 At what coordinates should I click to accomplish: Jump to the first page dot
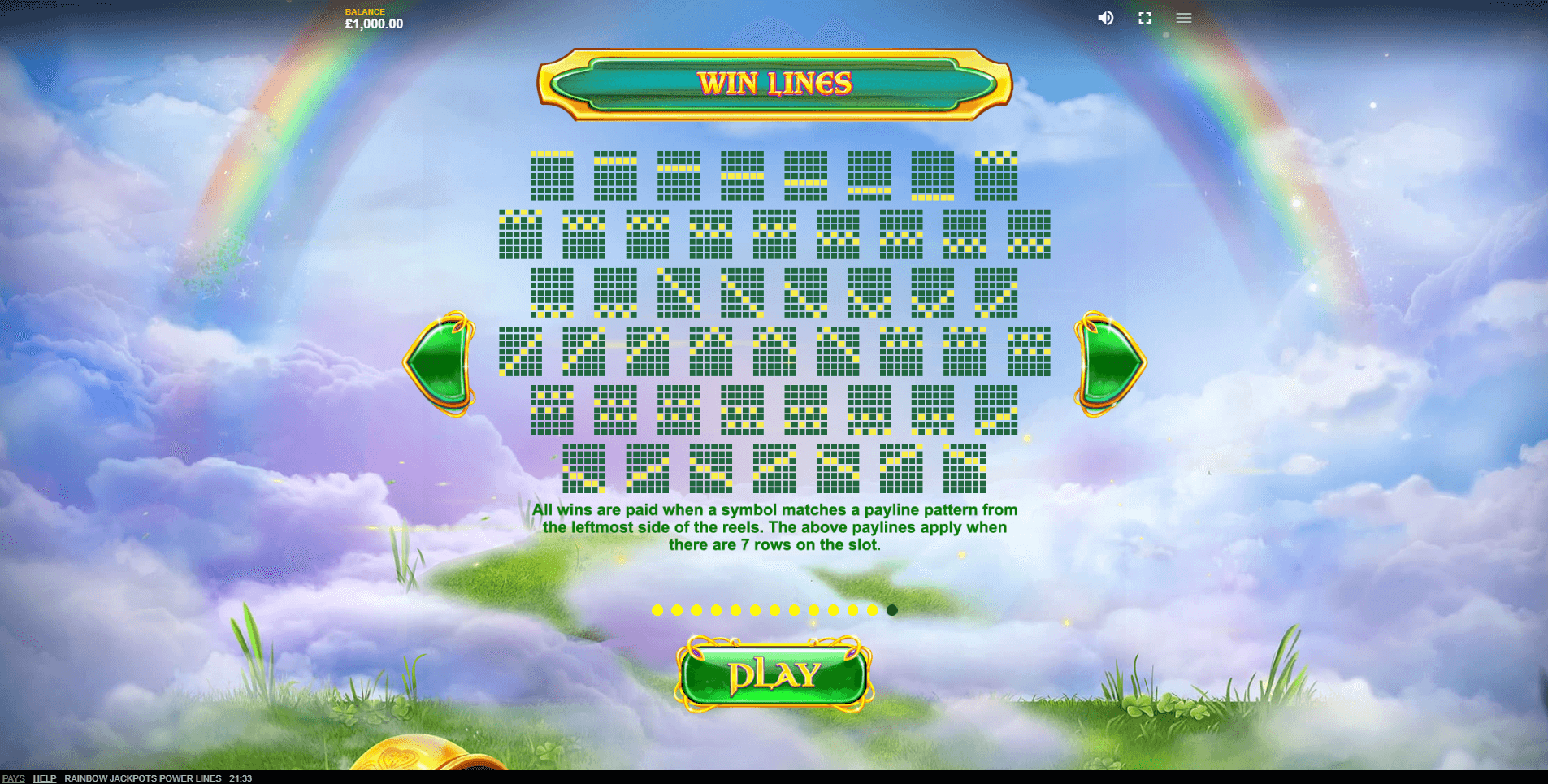[x=657, y=610]
